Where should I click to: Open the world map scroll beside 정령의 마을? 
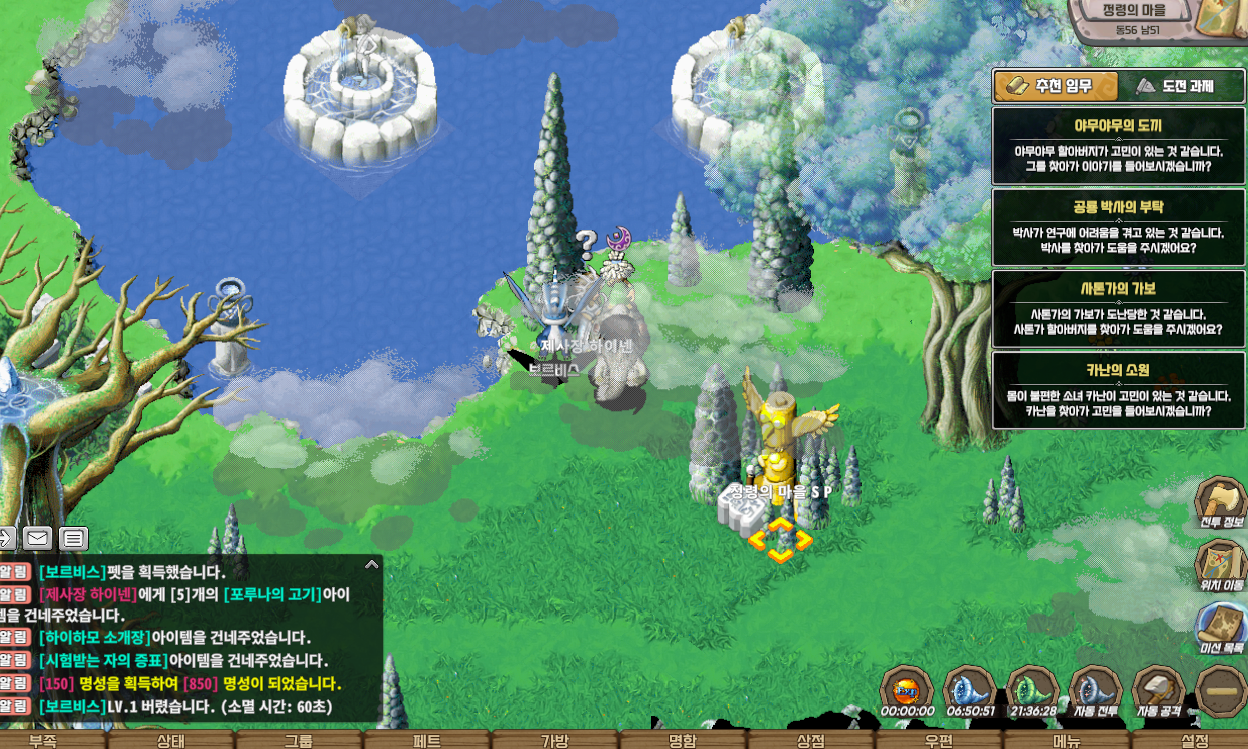tap(1222, 18)
